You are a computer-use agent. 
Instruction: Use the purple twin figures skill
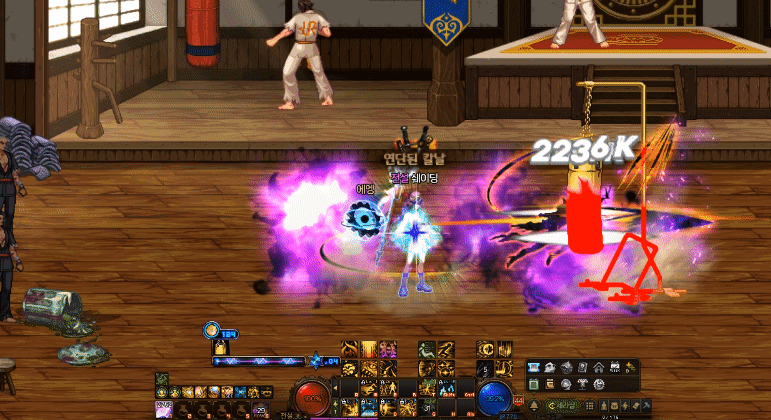point(389,348)
